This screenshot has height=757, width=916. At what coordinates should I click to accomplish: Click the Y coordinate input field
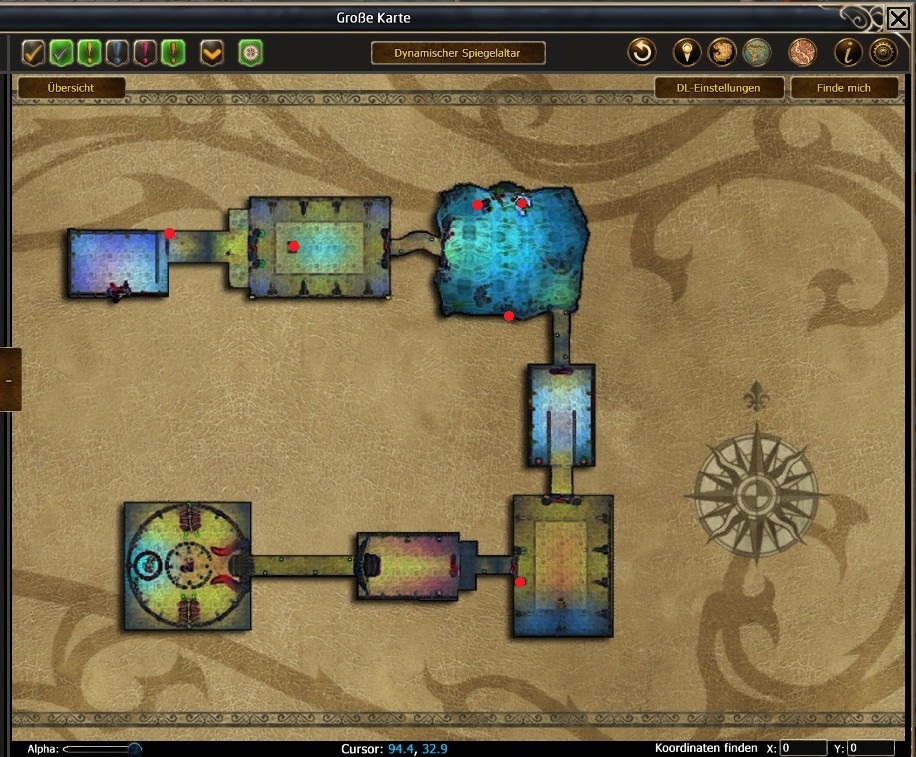click(871, 748)
